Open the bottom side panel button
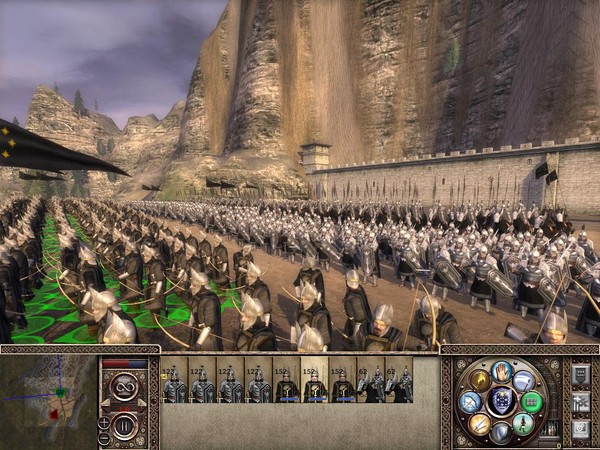This screenshot has height=450, width=600. tap(580, 430)
